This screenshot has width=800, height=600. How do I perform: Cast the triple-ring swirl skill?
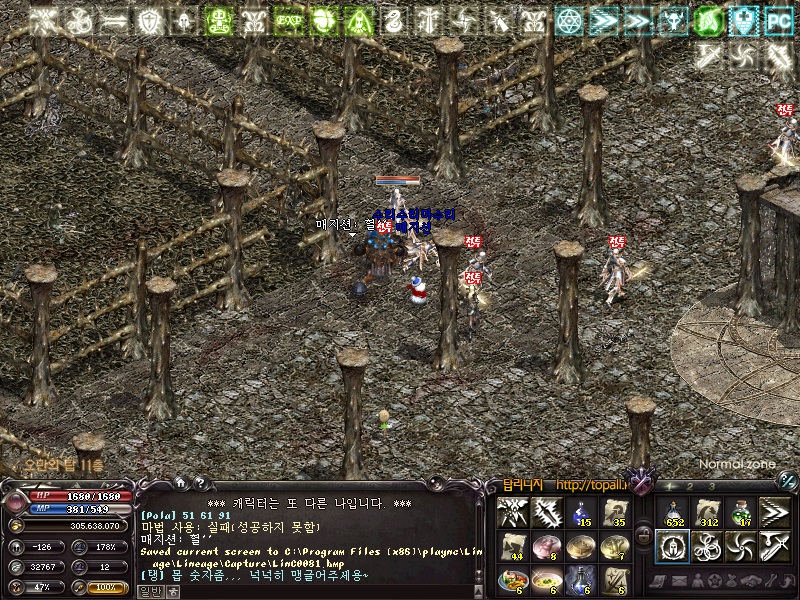706,547
